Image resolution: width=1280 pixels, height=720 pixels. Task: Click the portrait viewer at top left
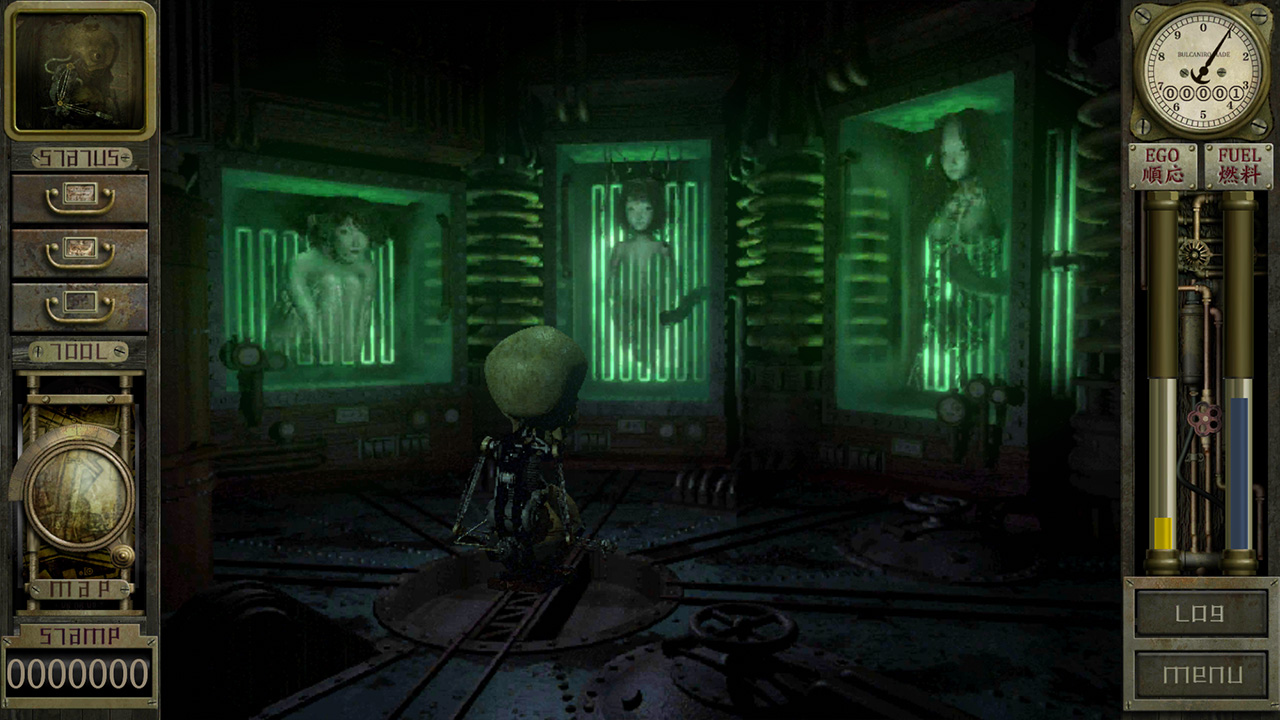pyautogui.click(x=80, y=70)
